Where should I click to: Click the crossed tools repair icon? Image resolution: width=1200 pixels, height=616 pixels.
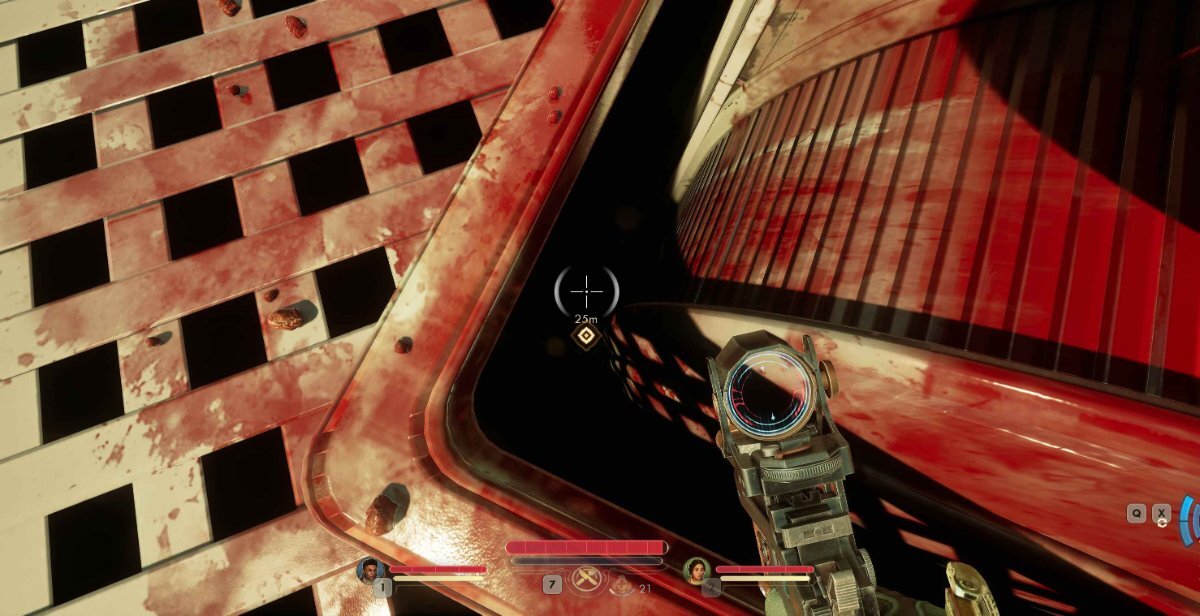[x=586, y=579]
